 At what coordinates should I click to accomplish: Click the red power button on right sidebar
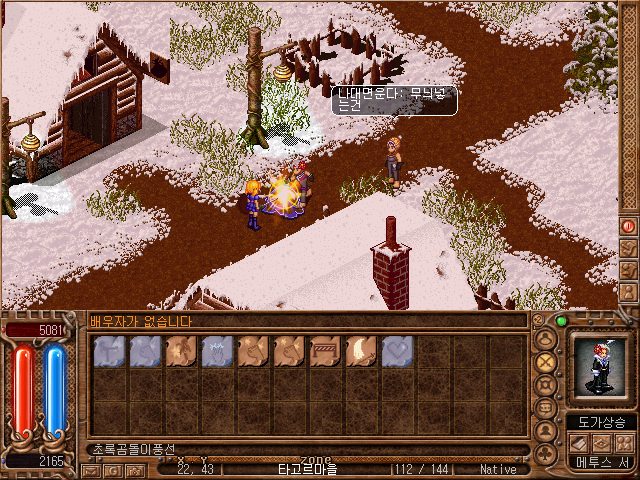(x=628, y=226)
